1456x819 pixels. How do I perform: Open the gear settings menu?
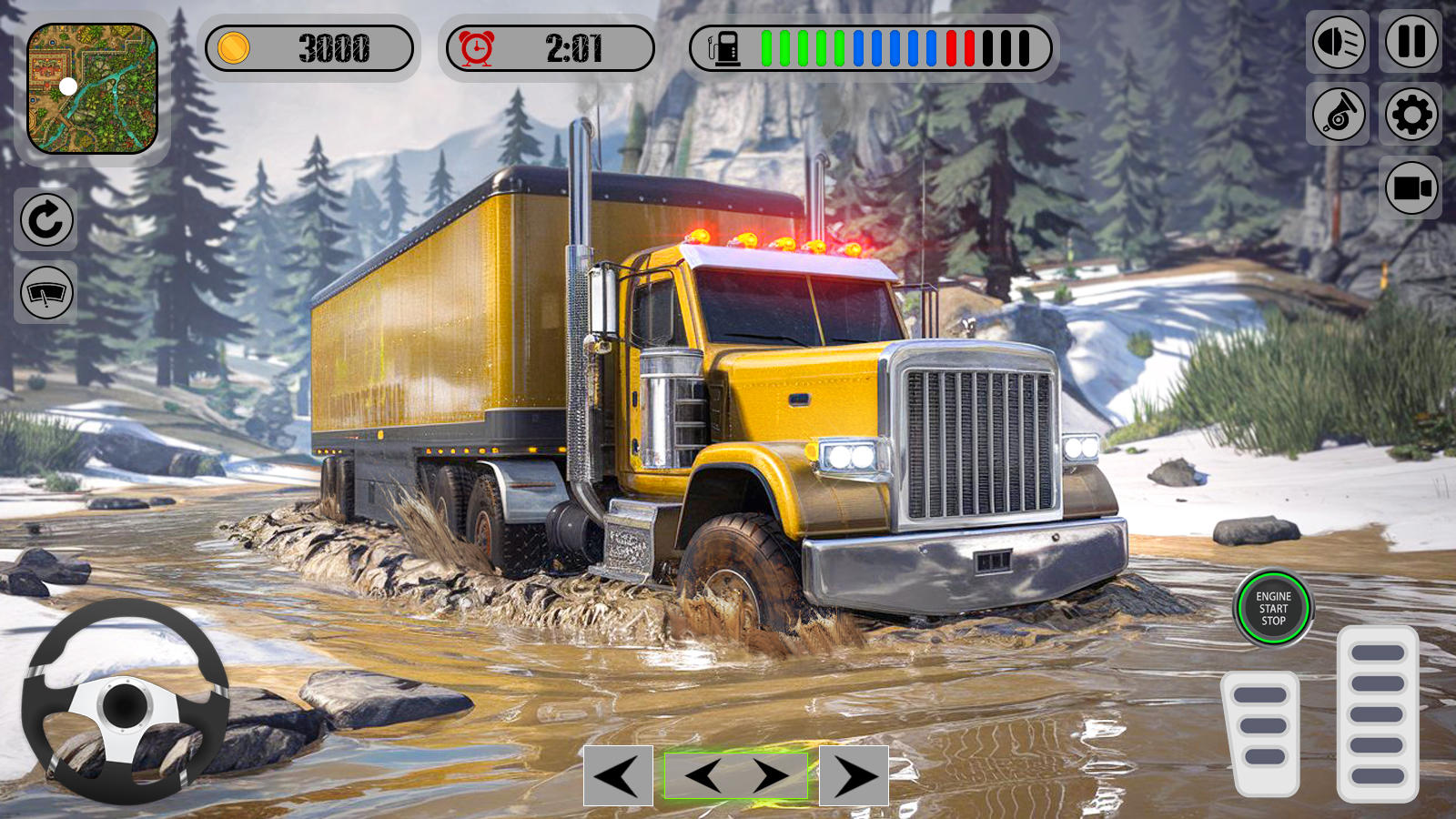(1410, 115)
